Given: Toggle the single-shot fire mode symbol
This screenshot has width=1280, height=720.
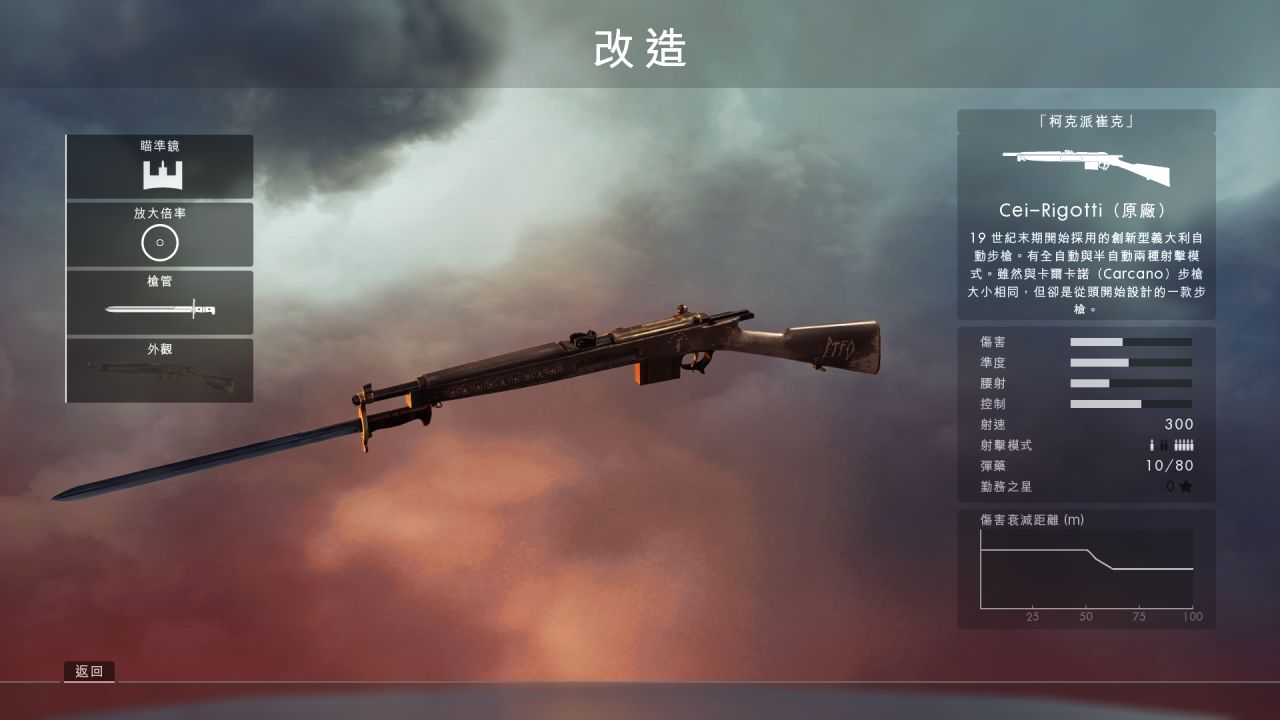Looking at the screenshot, I should [1152, 446].
